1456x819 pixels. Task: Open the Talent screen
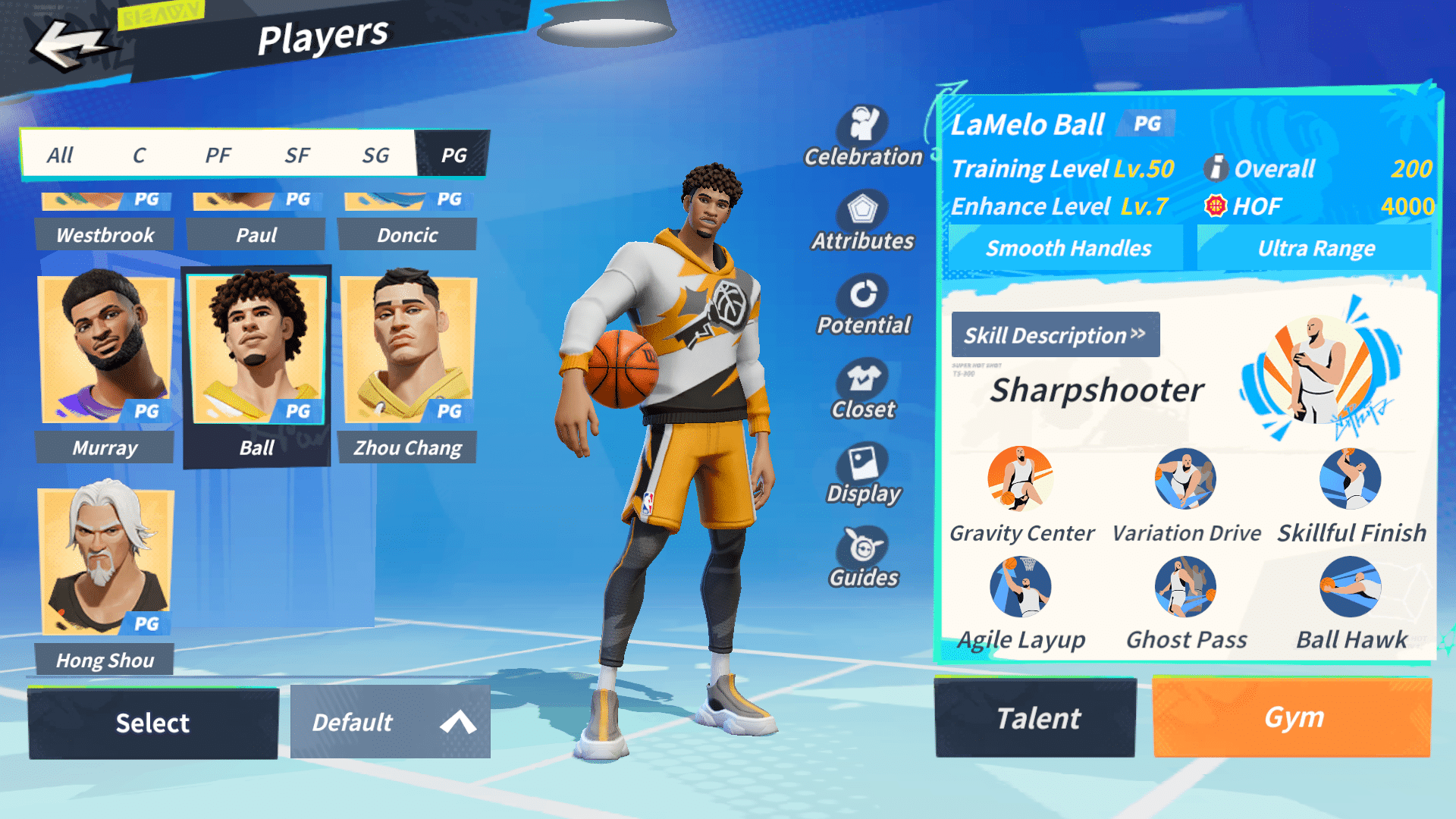coord(1036,718)
